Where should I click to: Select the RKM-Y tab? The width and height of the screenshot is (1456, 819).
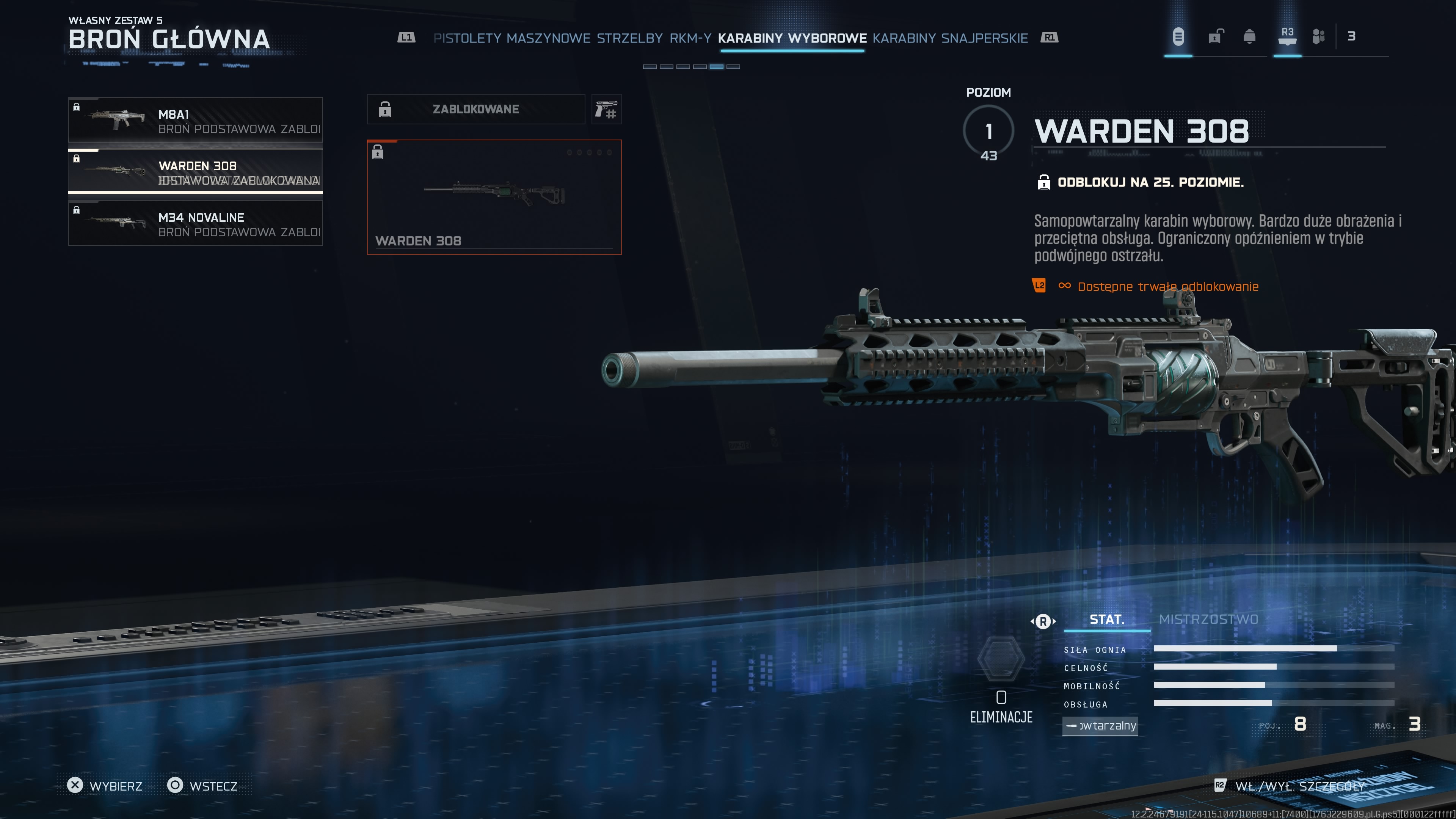690,38
